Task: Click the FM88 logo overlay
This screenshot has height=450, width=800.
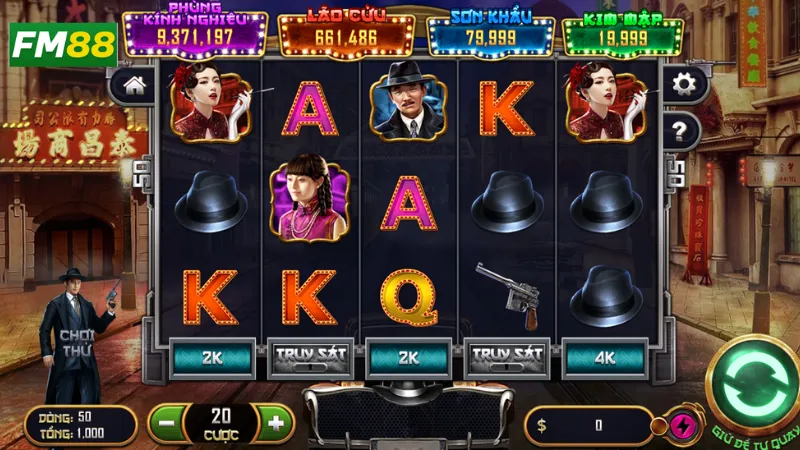Action: tap(63, 45)
